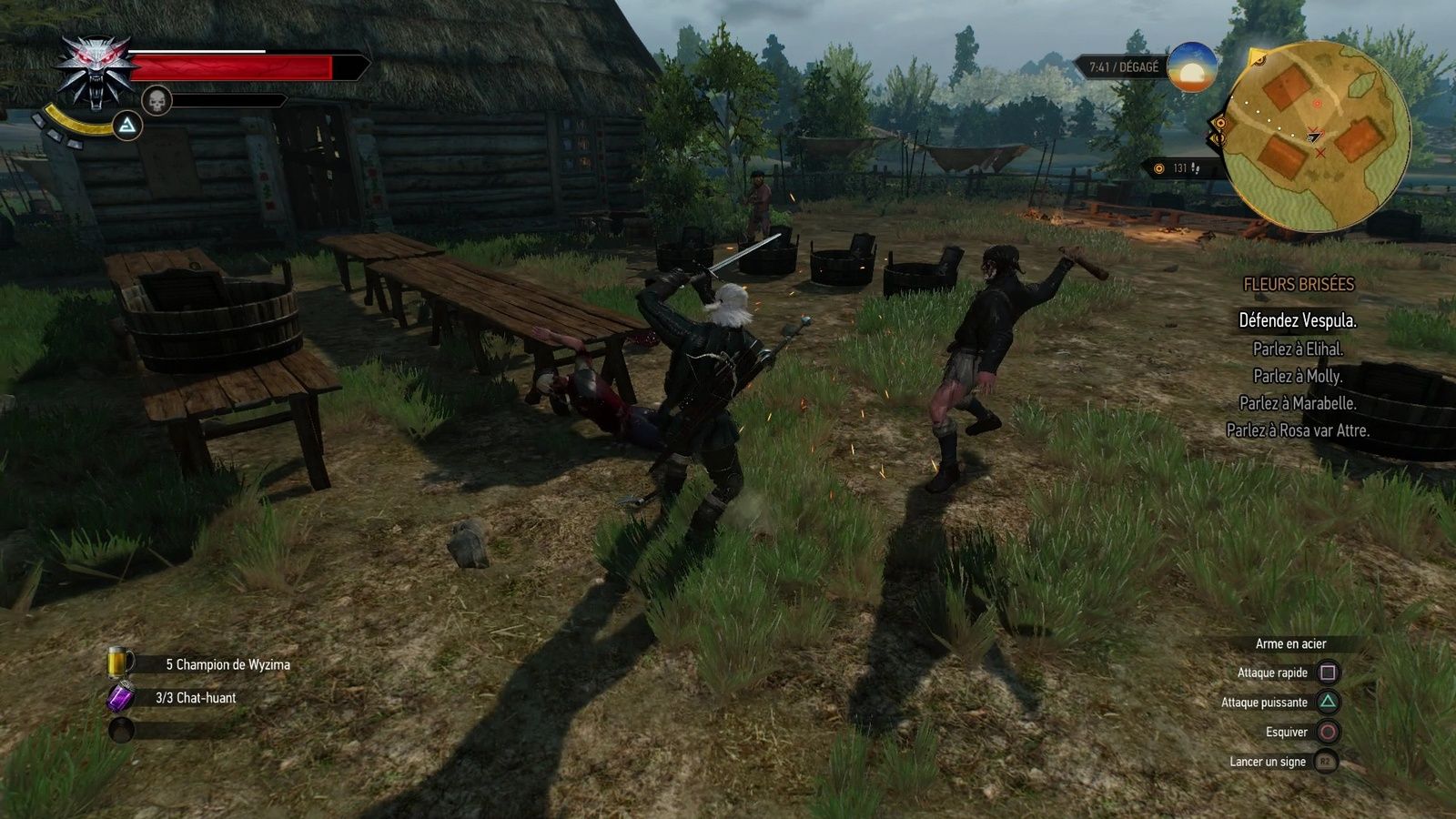Select the active sign icon by the medallion
This screenshot has height=819, width=1456.
[x=128, y=126]
